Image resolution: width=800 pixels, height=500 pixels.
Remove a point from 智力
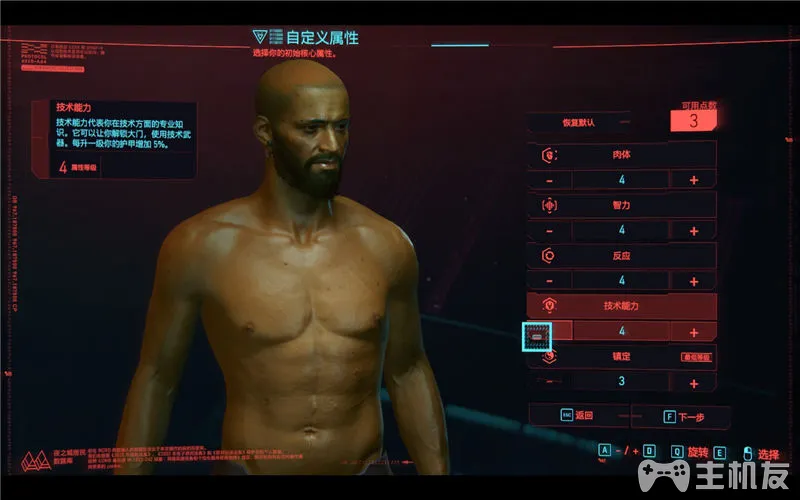pos(549,231)
